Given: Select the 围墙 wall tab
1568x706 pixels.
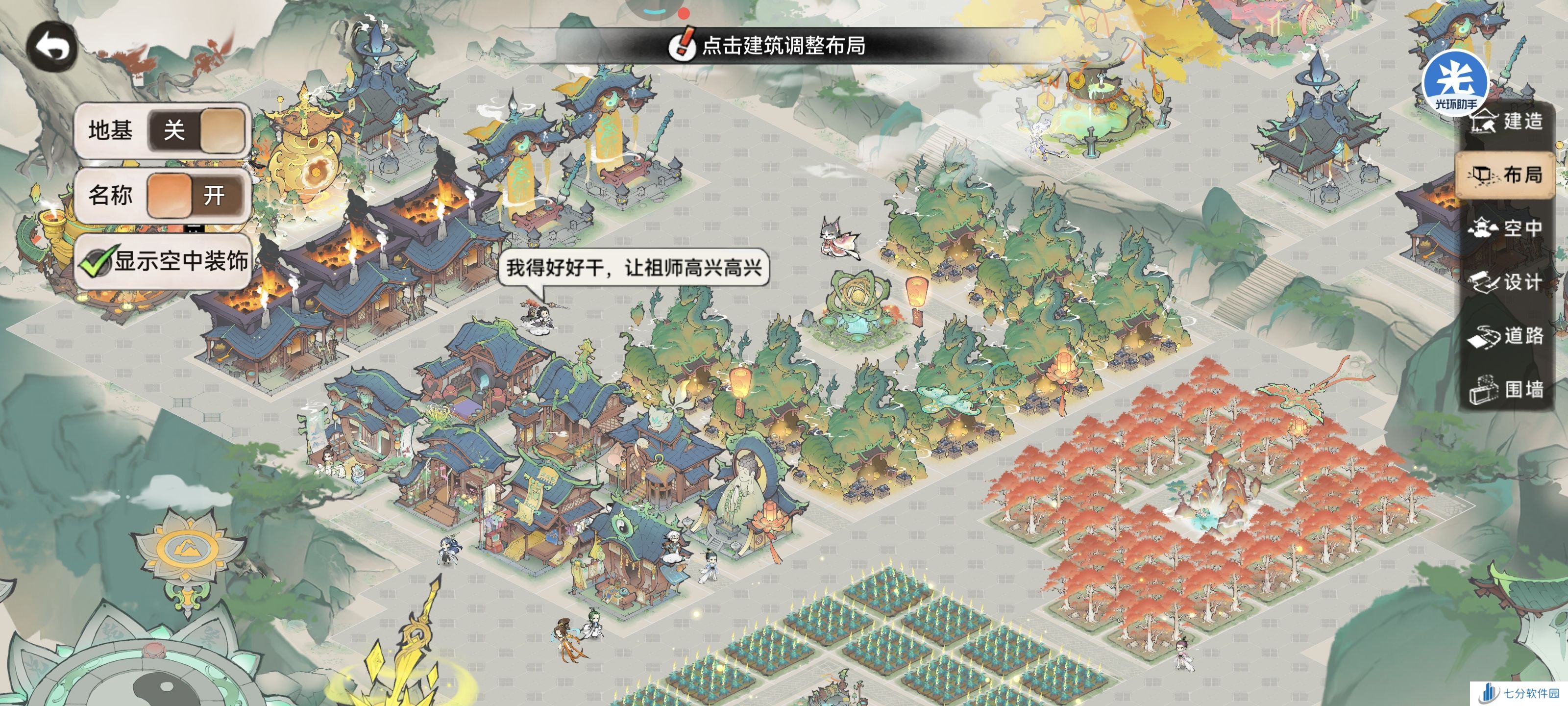Looking at the screenshot, I should (1506, 389).
